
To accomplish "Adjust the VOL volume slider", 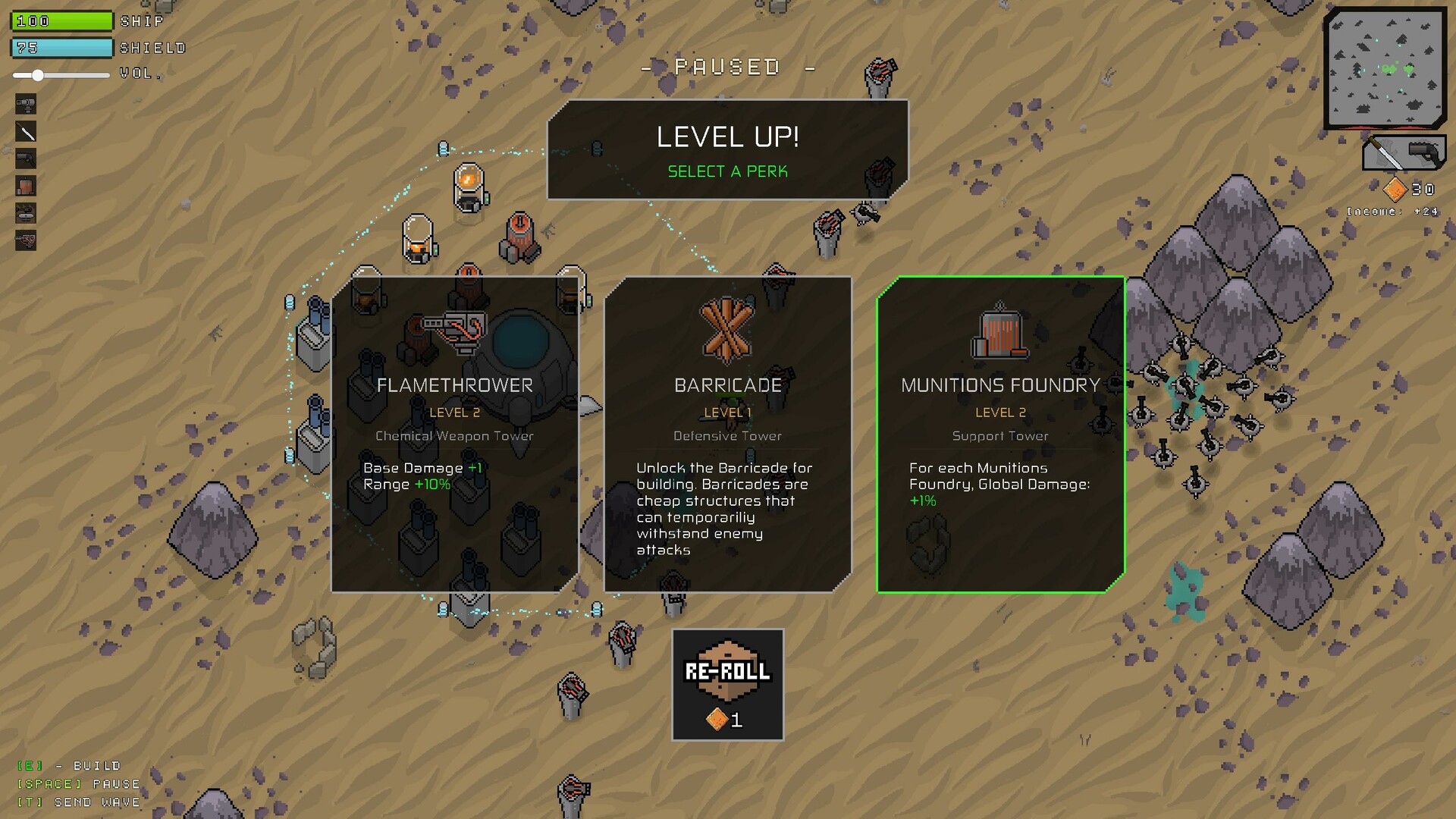I will [36, 76].
